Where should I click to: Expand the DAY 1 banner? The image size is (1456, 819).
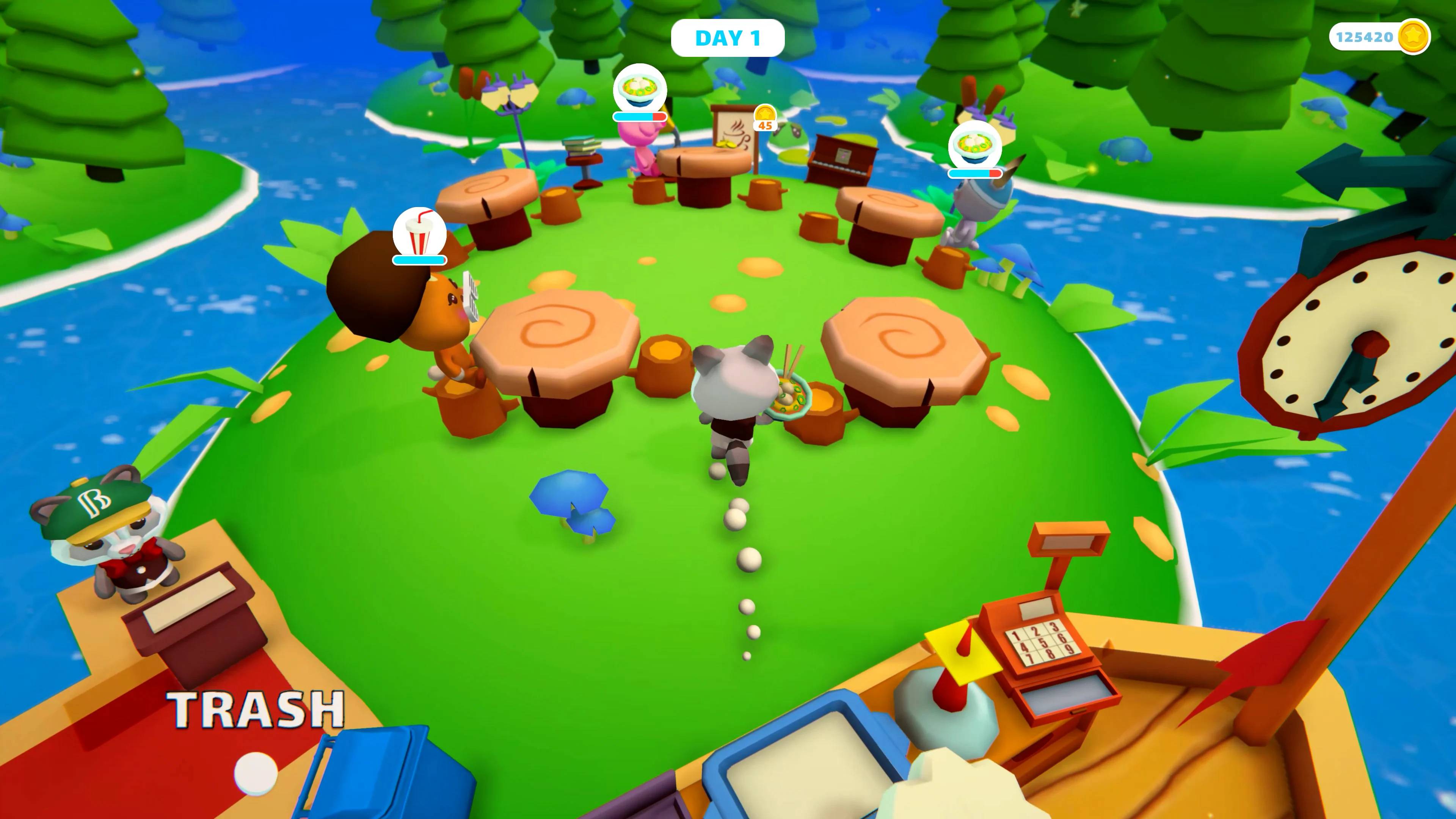[x=728, y=37]
